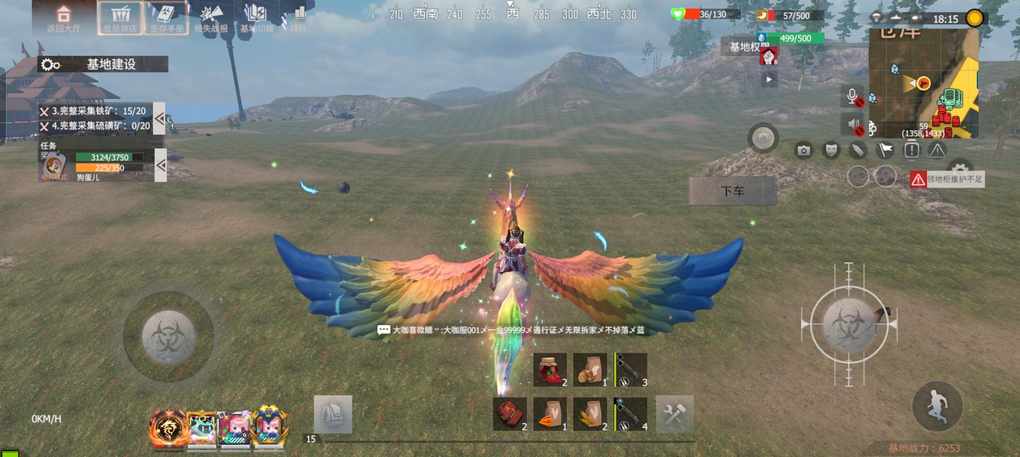Collapse the 任务 teammate status panel
The width and height of the screenshot is (1020, 457).
tap(160, 165)
